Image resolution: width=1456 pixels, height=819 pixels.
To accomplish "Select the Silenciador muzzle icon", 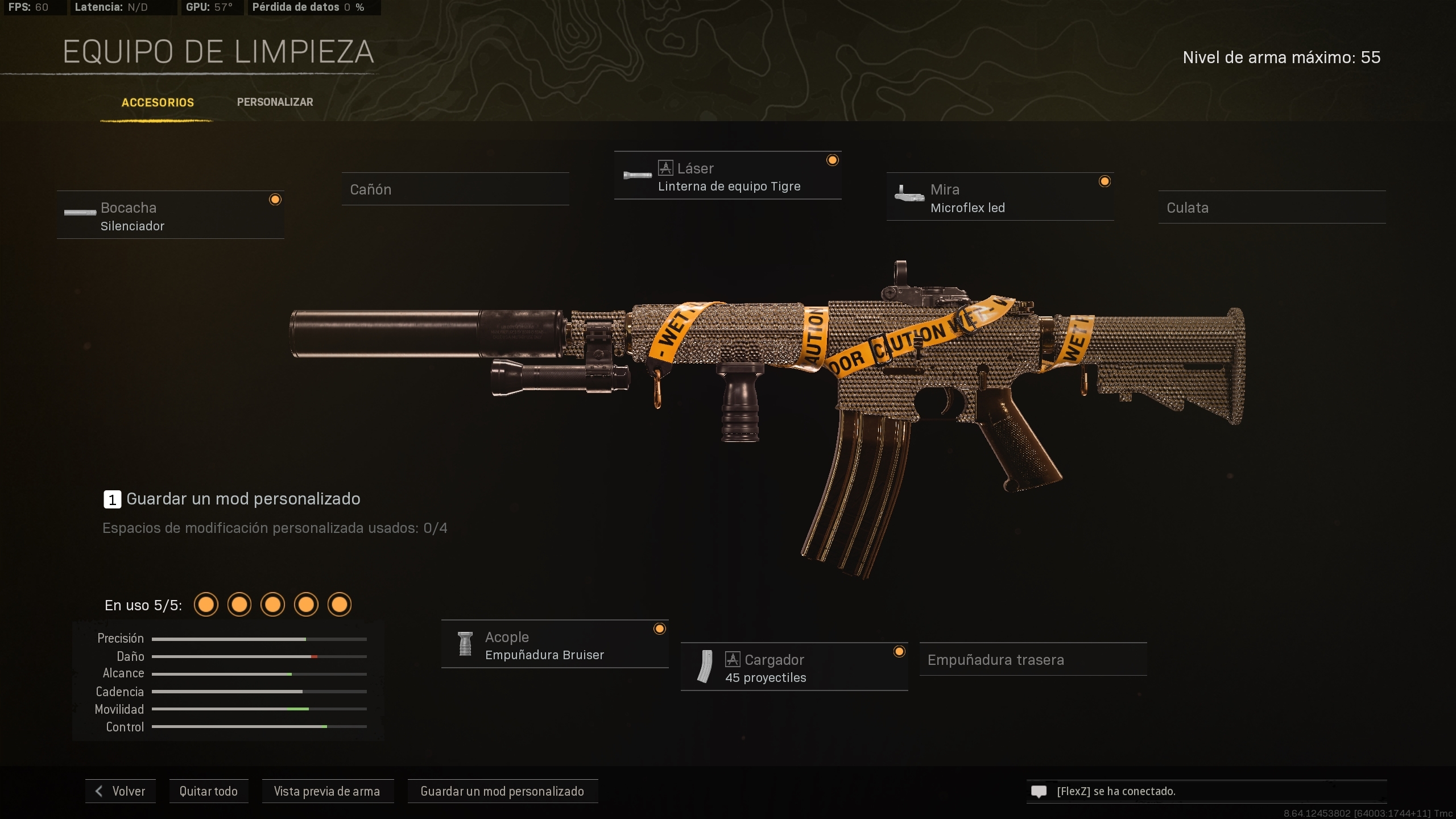I will (x=80, y=213).
